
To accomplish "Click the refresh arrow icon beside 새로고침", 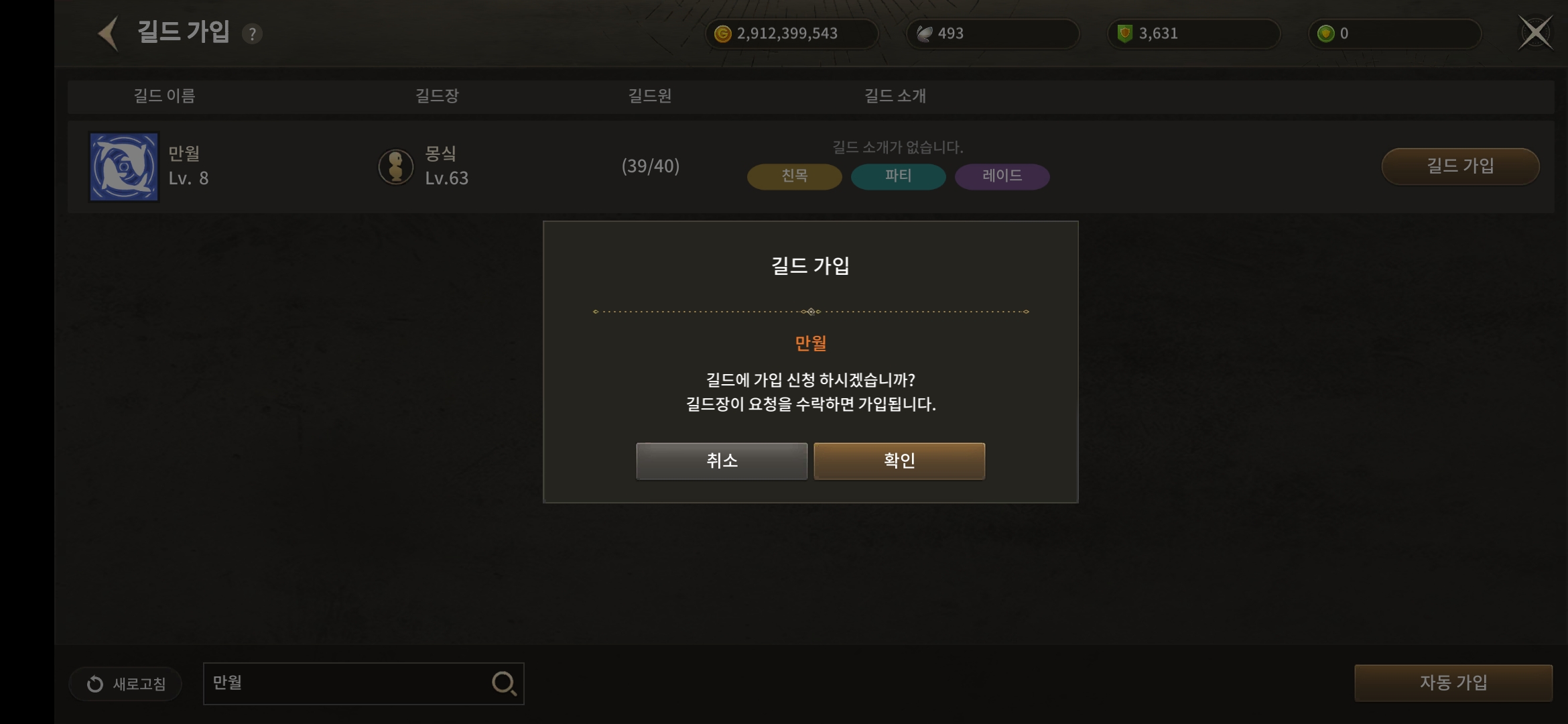I will (94, 684).
